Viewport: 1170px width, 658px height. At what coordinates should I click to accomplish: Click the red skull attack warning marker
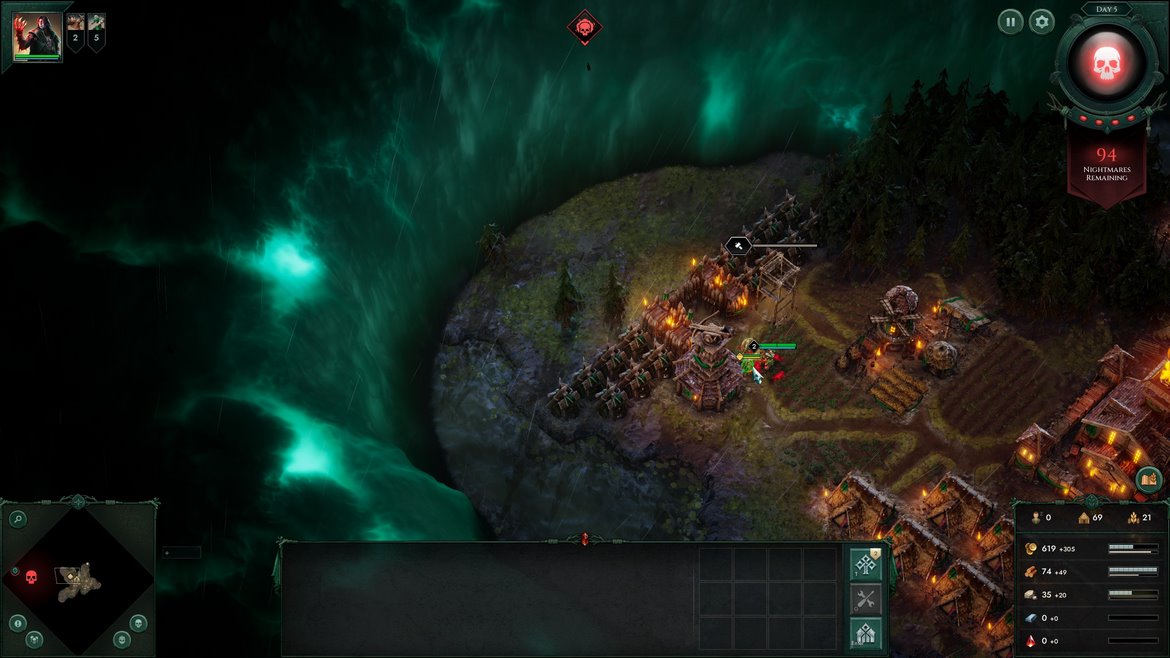pyautogui.click(x=585, y=27)
